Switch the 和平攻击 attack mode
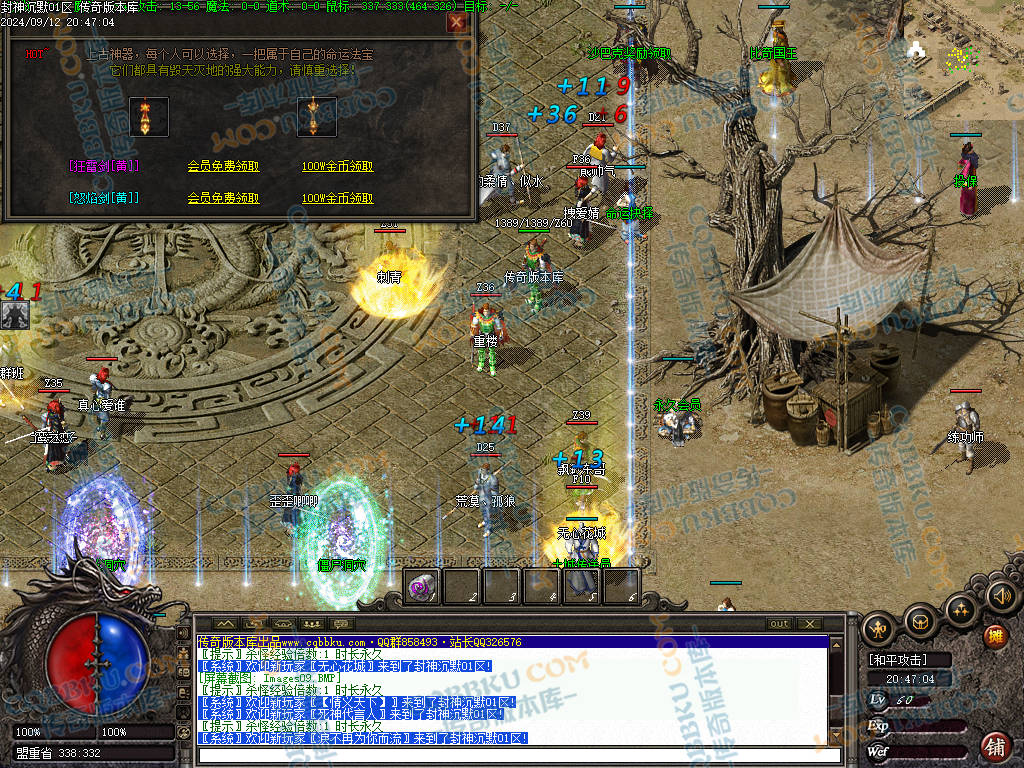The height and width of the screenshot is (768, 1024). click(x=897, y=660)
